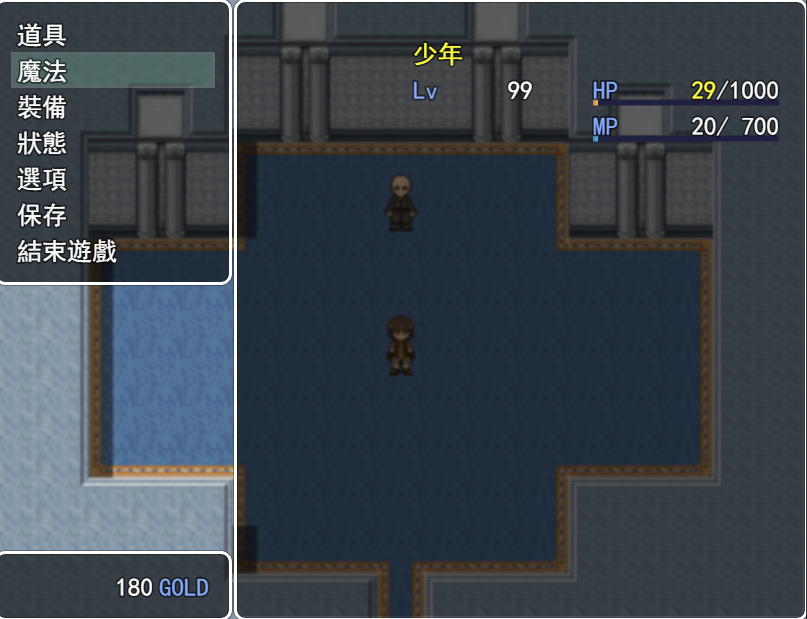This screenshot has height=619, width=807.
Task: Open the 道具 (Items) menu
Action: tap(42, 35)
